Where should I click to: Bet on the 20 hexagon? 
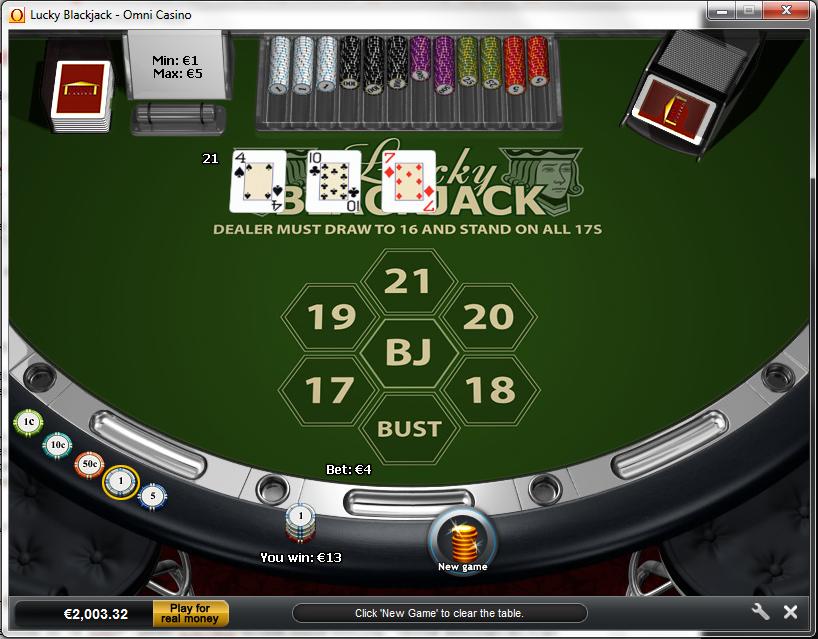[x=489, y=318]
